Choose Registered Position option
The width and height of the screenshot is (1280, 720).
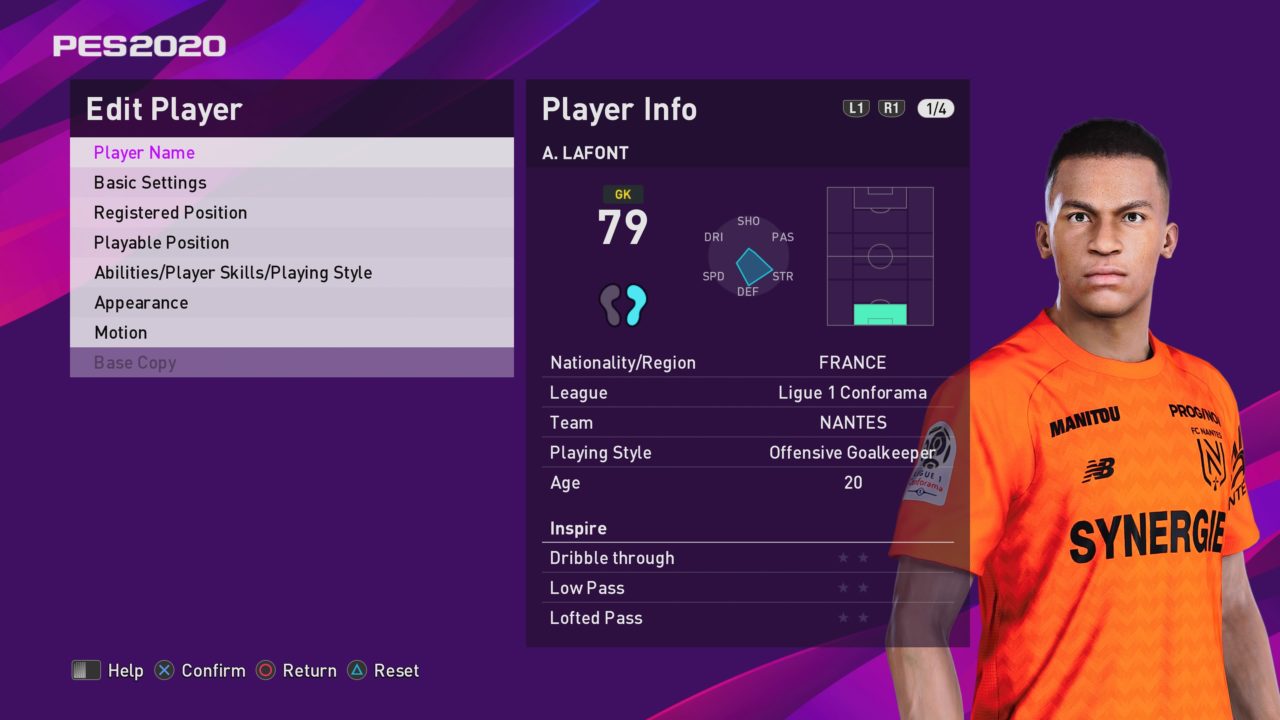170,213
